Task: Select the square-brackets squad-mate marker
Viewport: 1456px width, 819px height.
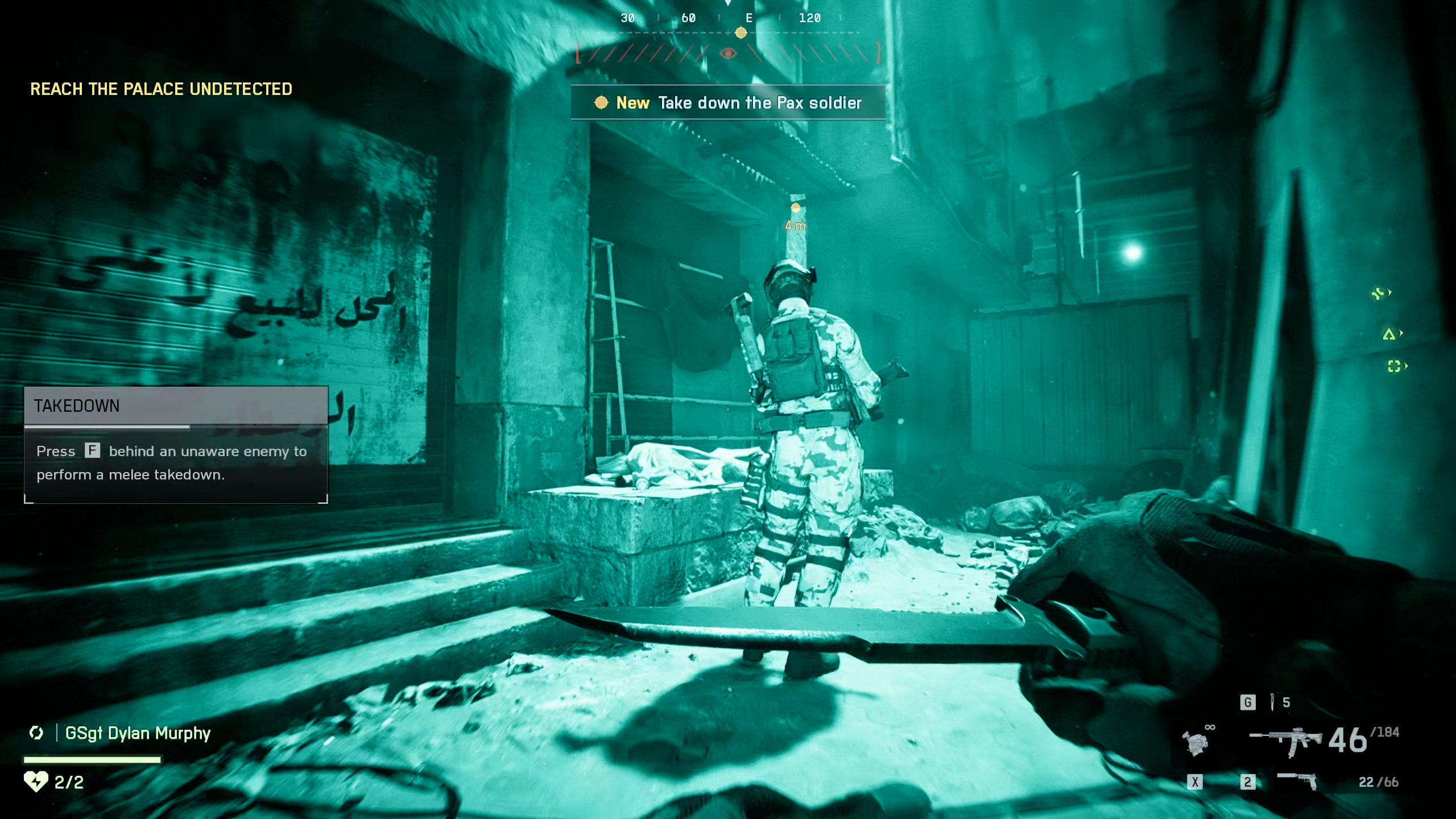Action: pos(1393,366)
